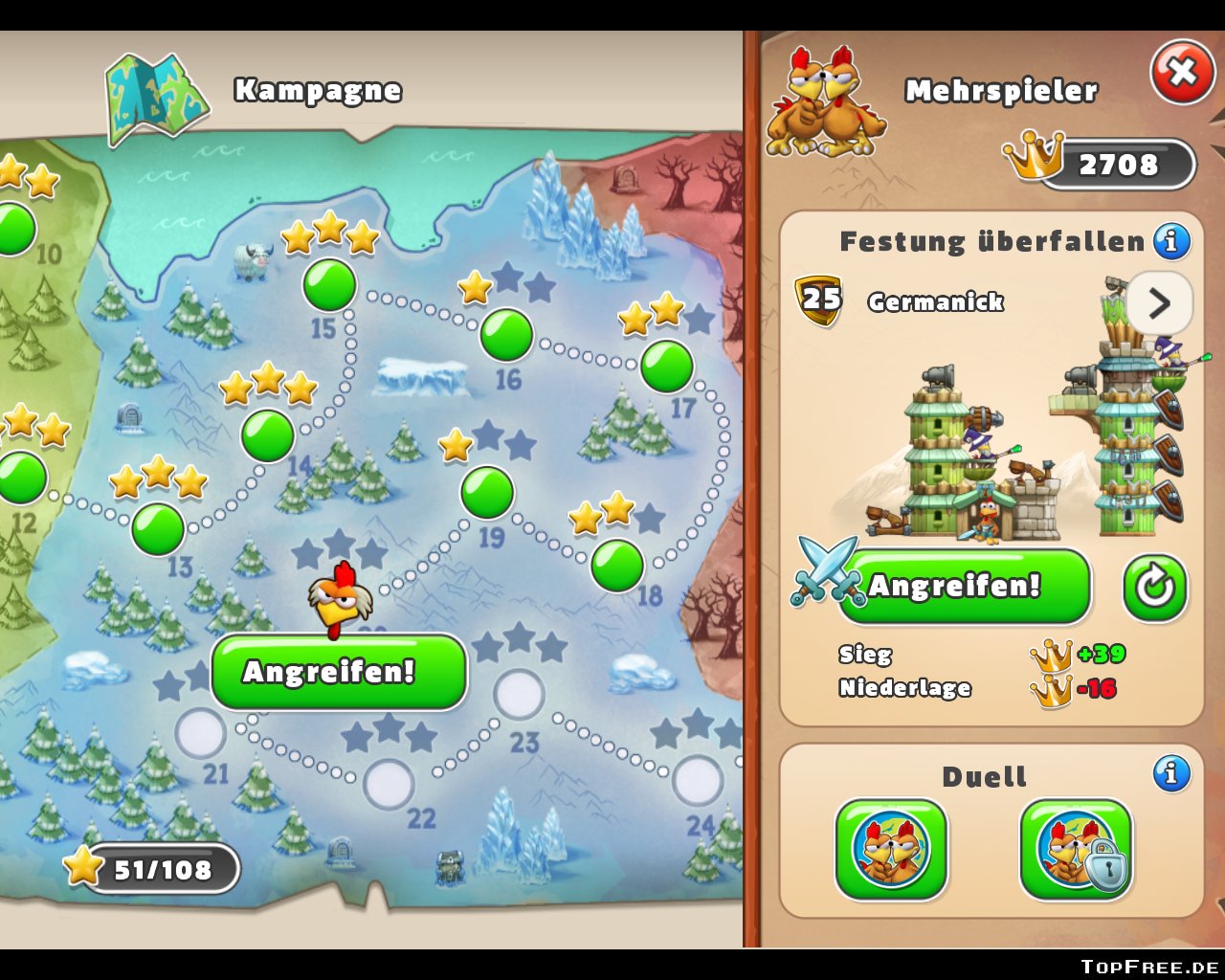Choose level 13 on the map
This screenshot has width=1225, height=980.
coord(158,529)
